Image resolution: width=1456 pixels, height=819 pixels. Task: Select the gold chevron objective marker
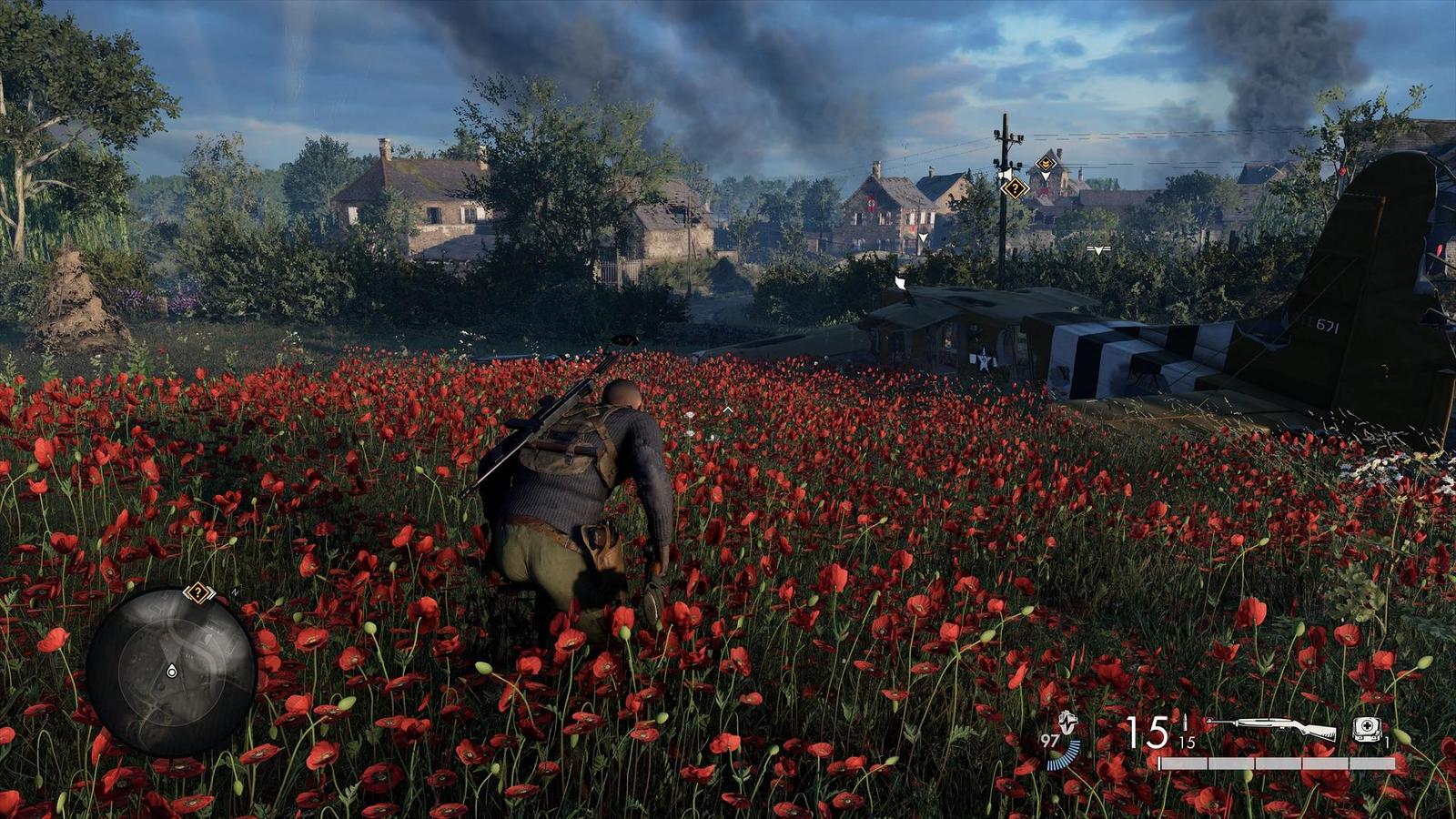tap(1046, 165)
